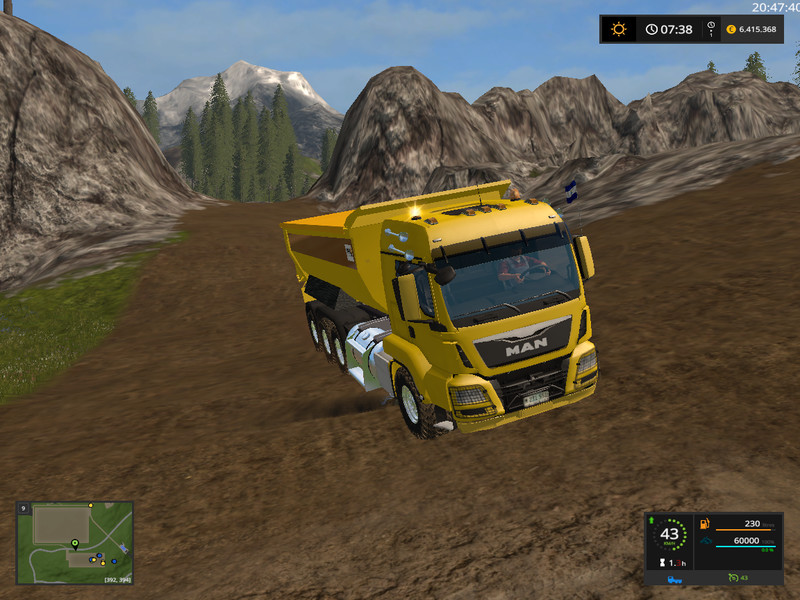Click the blue truck vehicle icon
Image resolution: width=800 pixels, height=600 pixels.
tap(676, 578)
